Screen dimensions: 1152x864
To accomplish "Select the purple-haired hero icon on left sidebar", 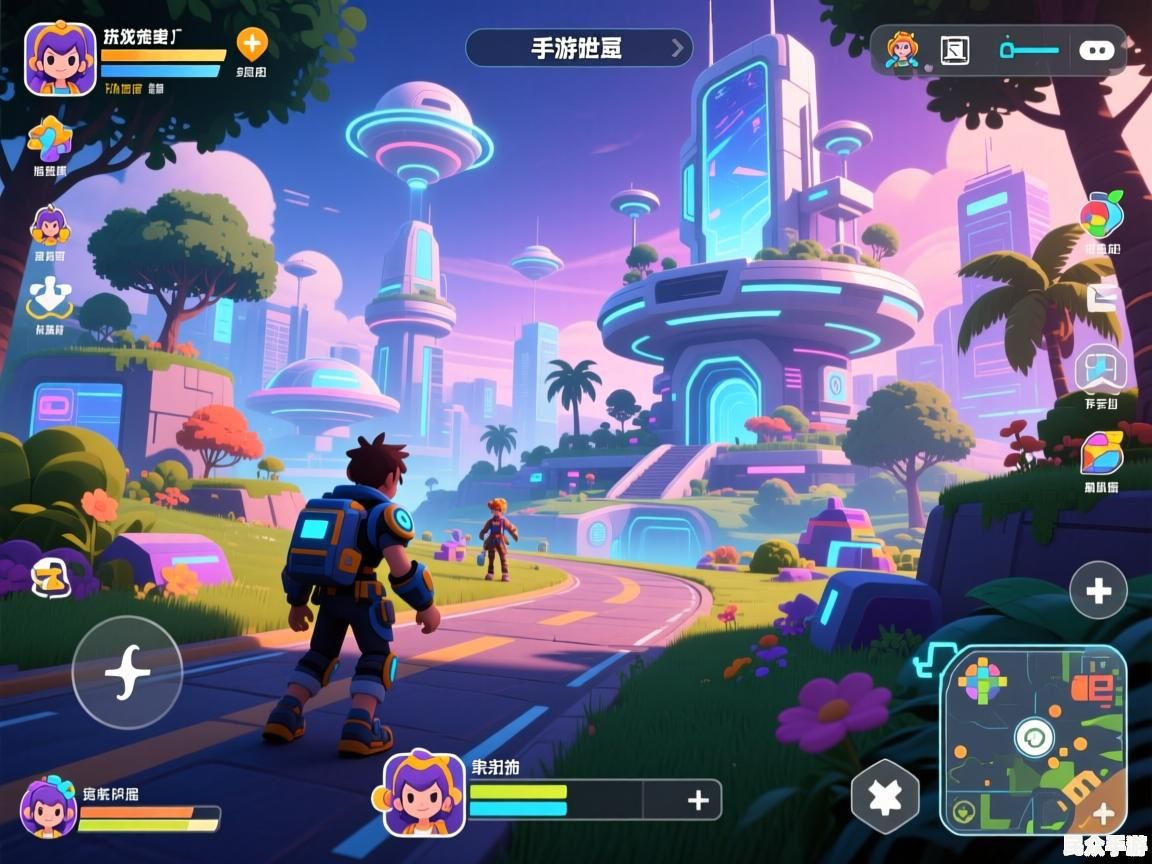I will [x=49, y=227].
